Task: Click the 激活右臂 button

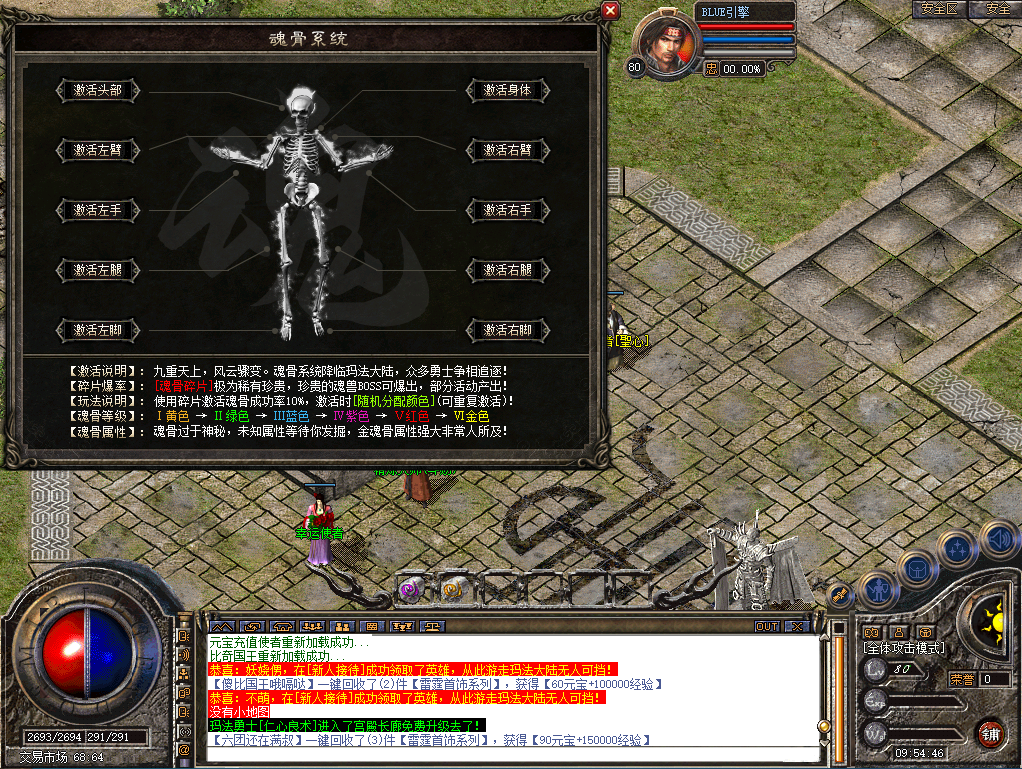Action: tap(508, 150)
